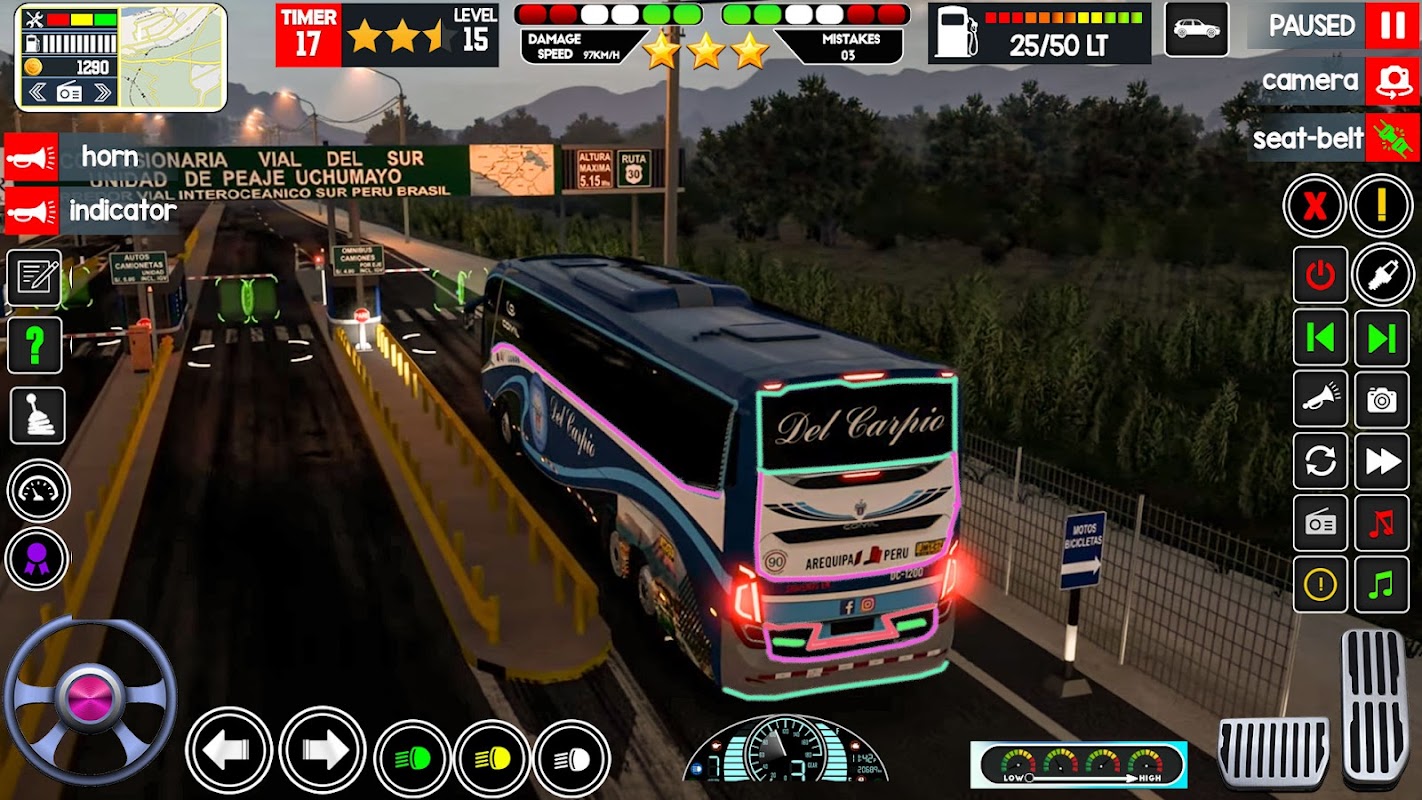Steer with the left arrow button
1422x800 pixels.
click(229, 751)
